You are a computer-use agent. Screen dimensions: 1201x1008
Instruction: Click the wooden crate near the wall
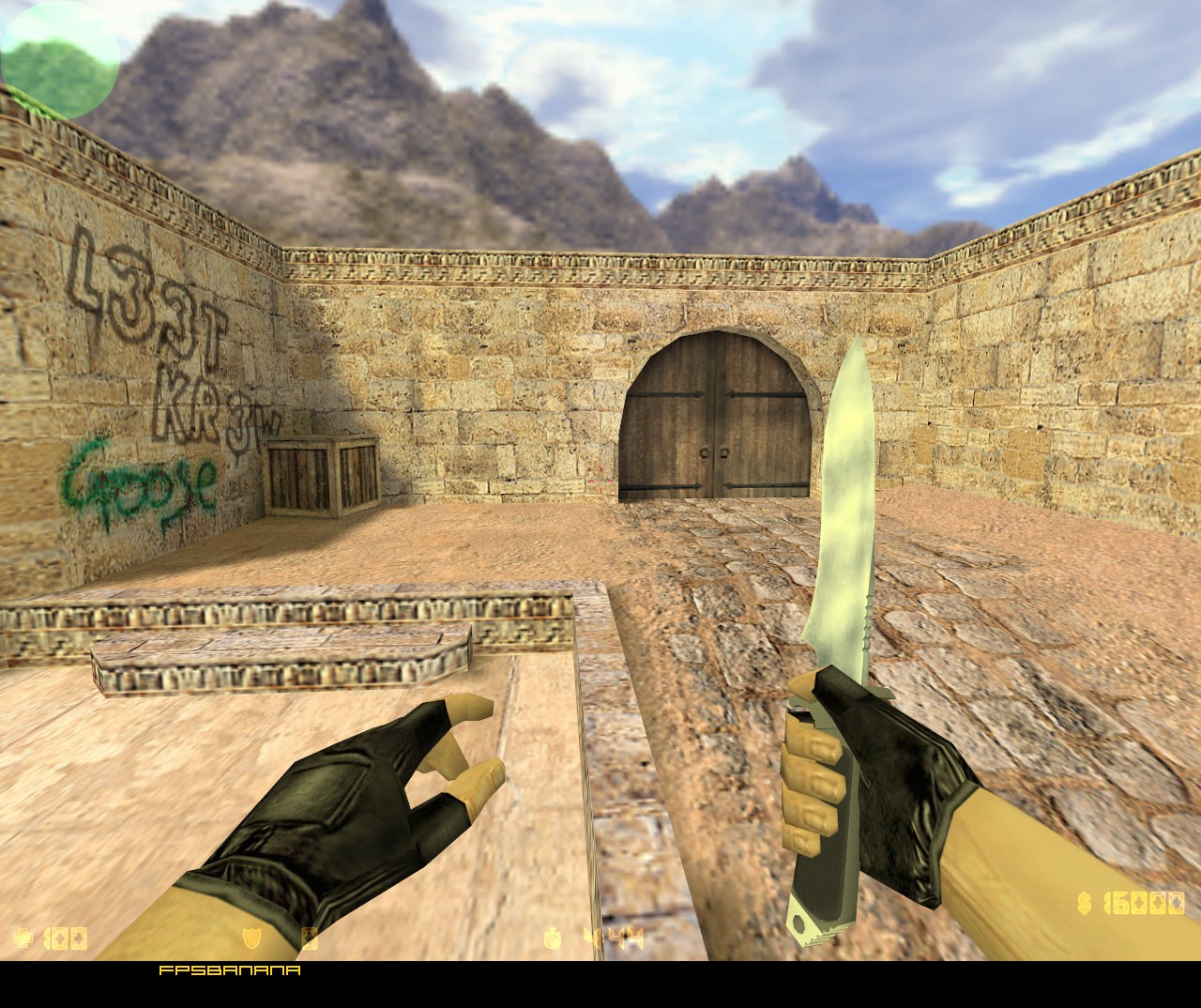click(319, 474)
